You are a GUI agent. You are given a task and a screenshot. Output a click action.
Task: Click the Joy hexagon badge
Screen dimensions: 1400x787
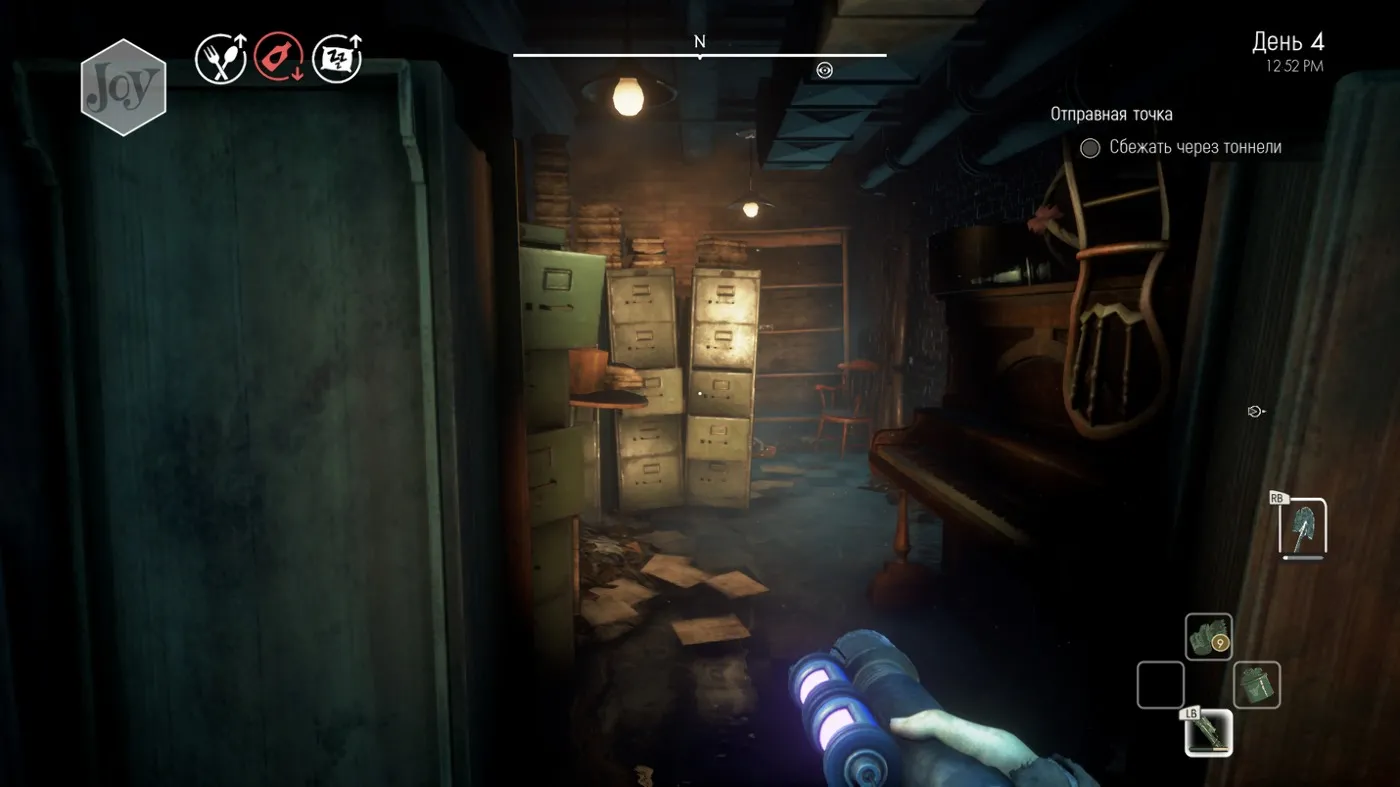point(123,88)
